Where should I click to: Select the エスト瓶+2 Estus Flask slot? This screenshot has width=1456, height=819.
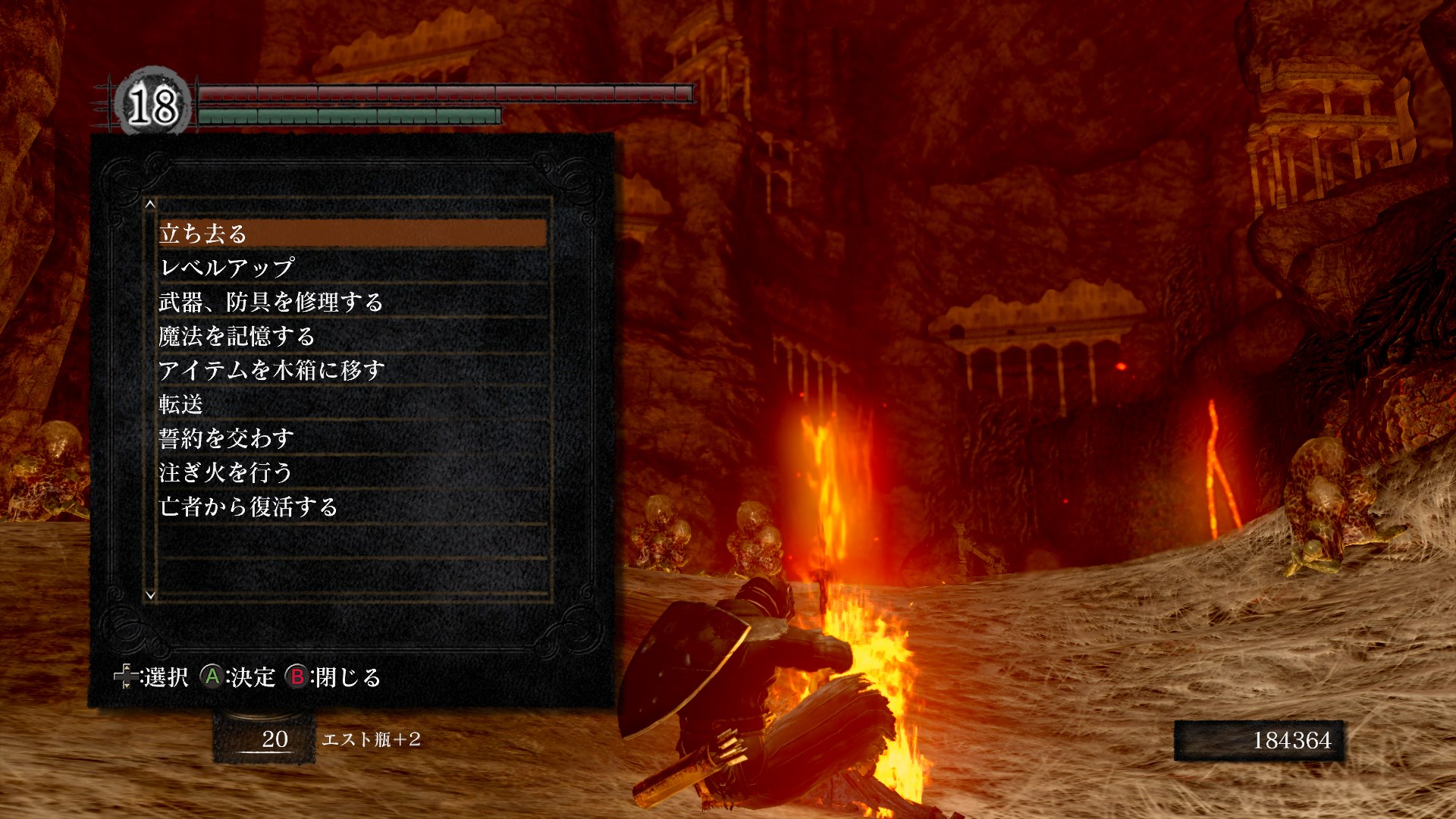point(265,739)
